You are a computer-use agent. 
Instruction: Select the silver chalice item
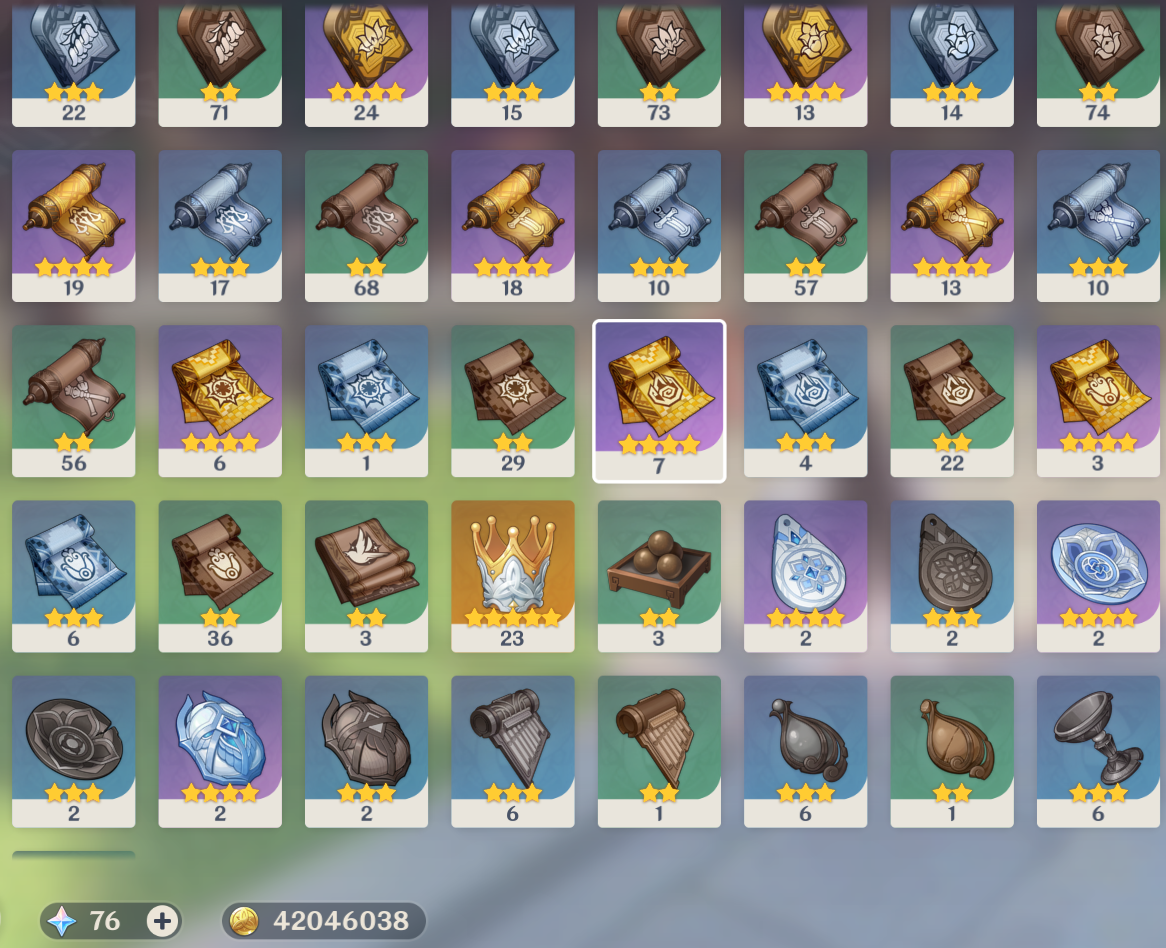coord(1097,750)
